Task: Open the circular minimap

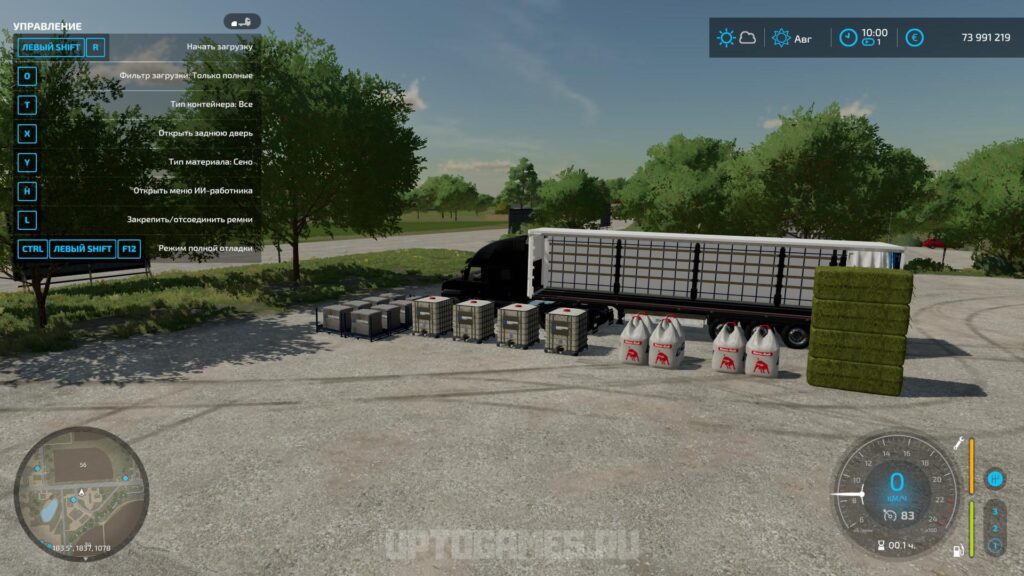Action: pos(81,494)
